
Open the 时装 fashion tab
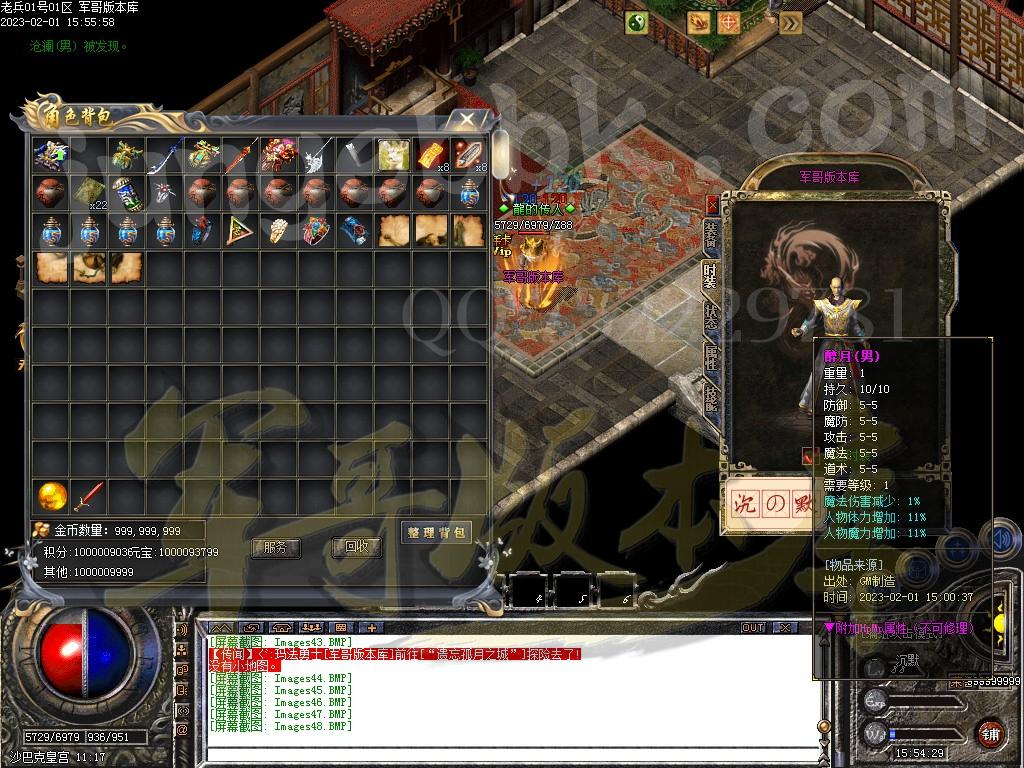(710, 273)
